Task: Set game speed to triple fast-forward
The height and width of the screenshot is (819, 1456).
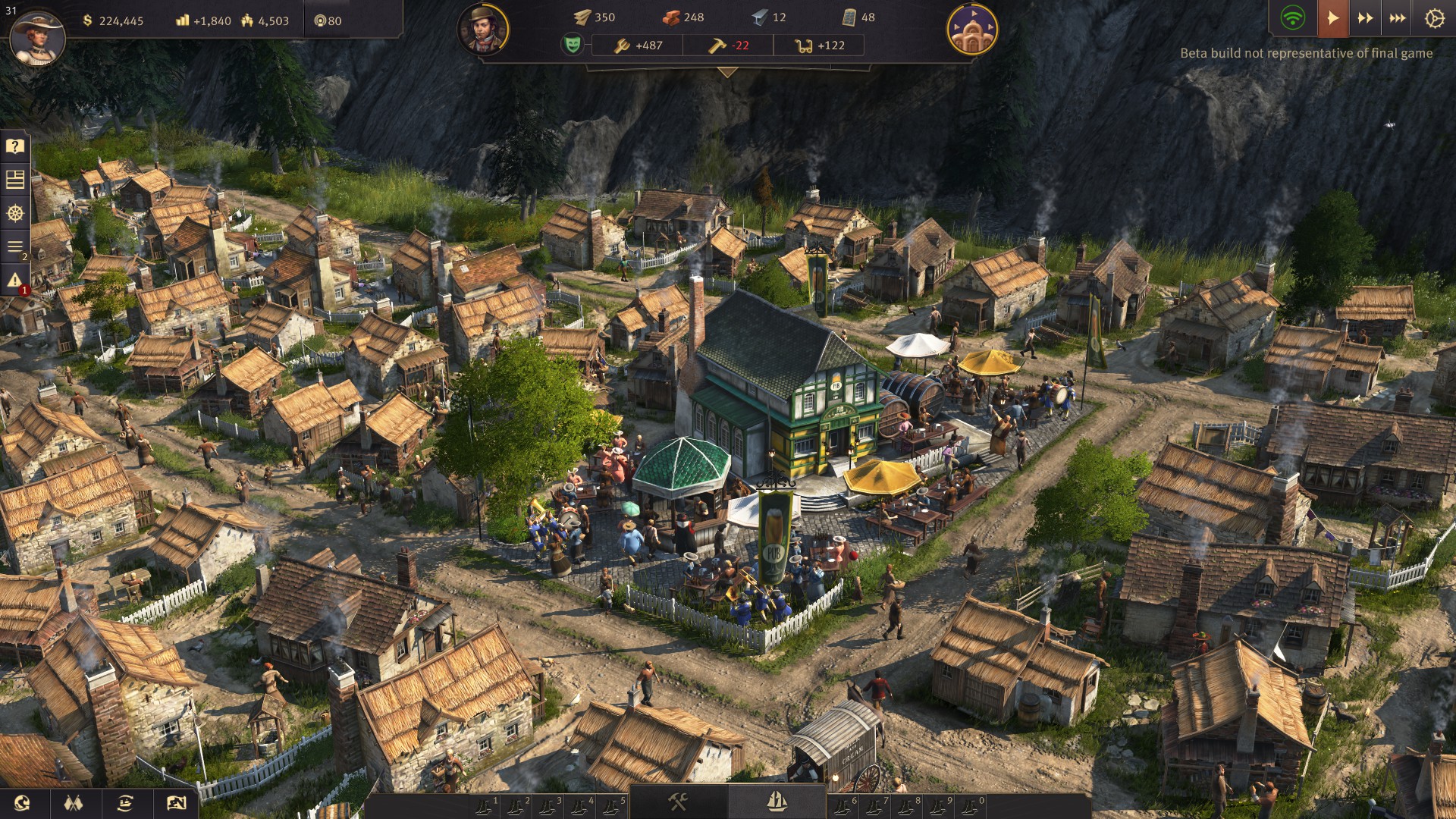Action: (x=1398, y=18)
